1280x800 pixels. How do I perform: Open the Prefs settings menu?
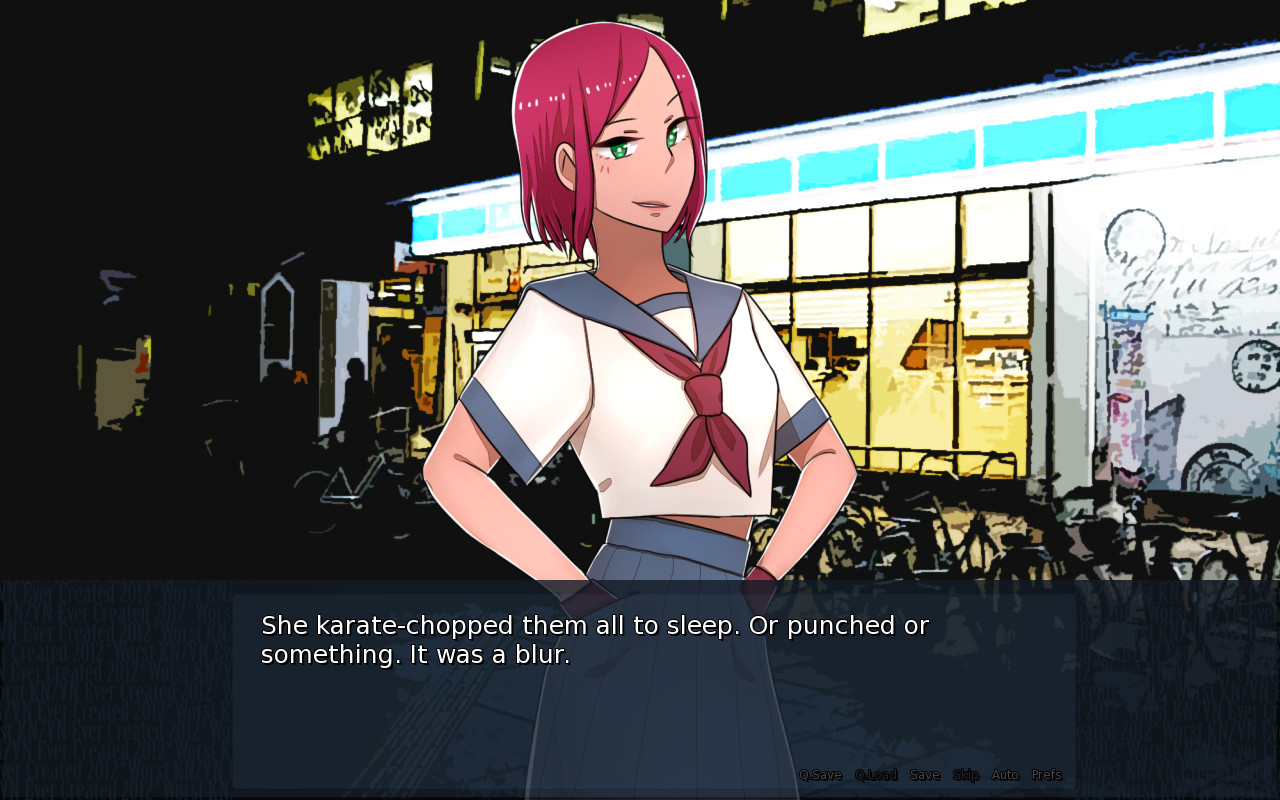pos(1046,774)
